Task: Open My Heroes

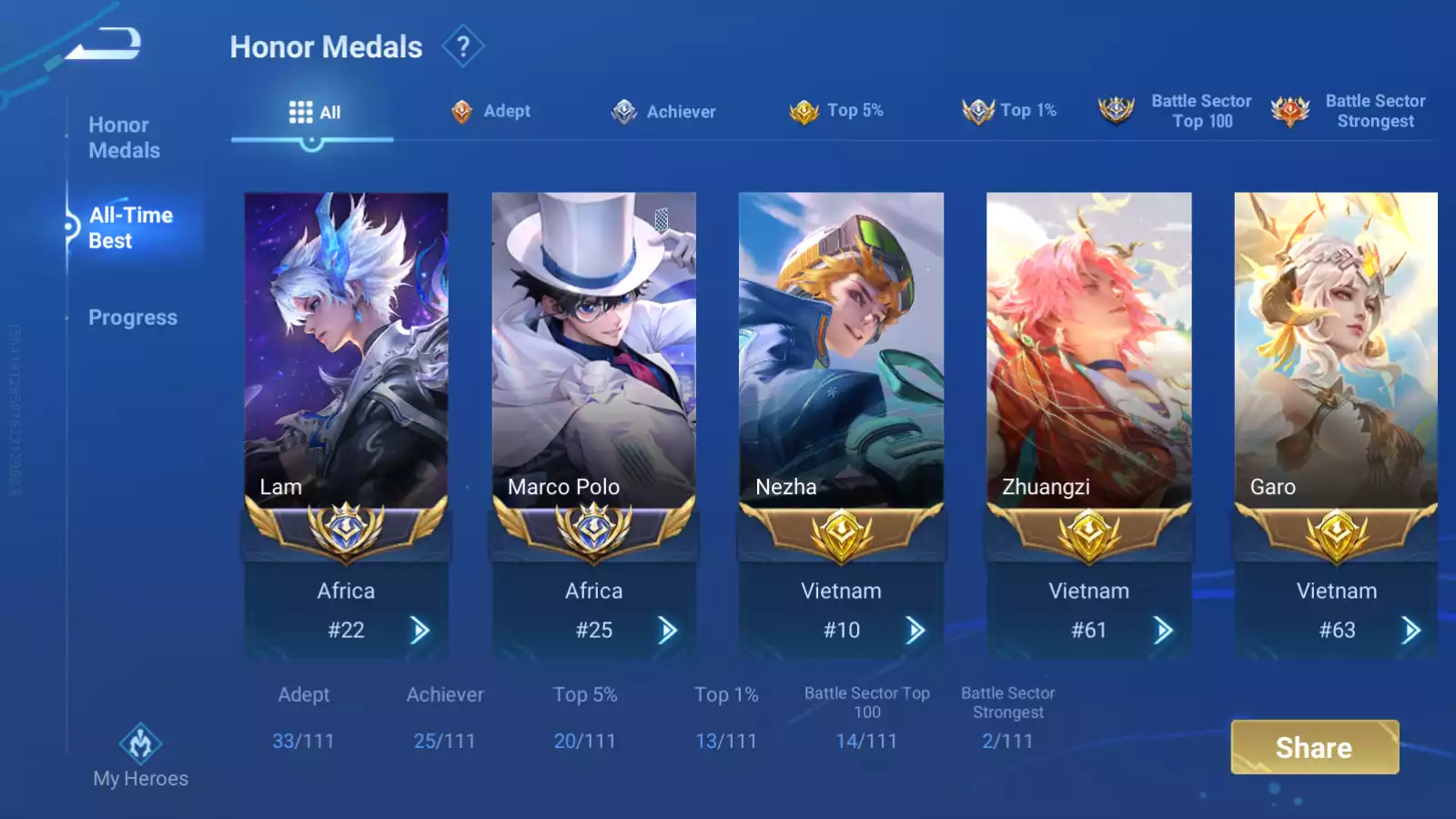Action: point(140,756)
